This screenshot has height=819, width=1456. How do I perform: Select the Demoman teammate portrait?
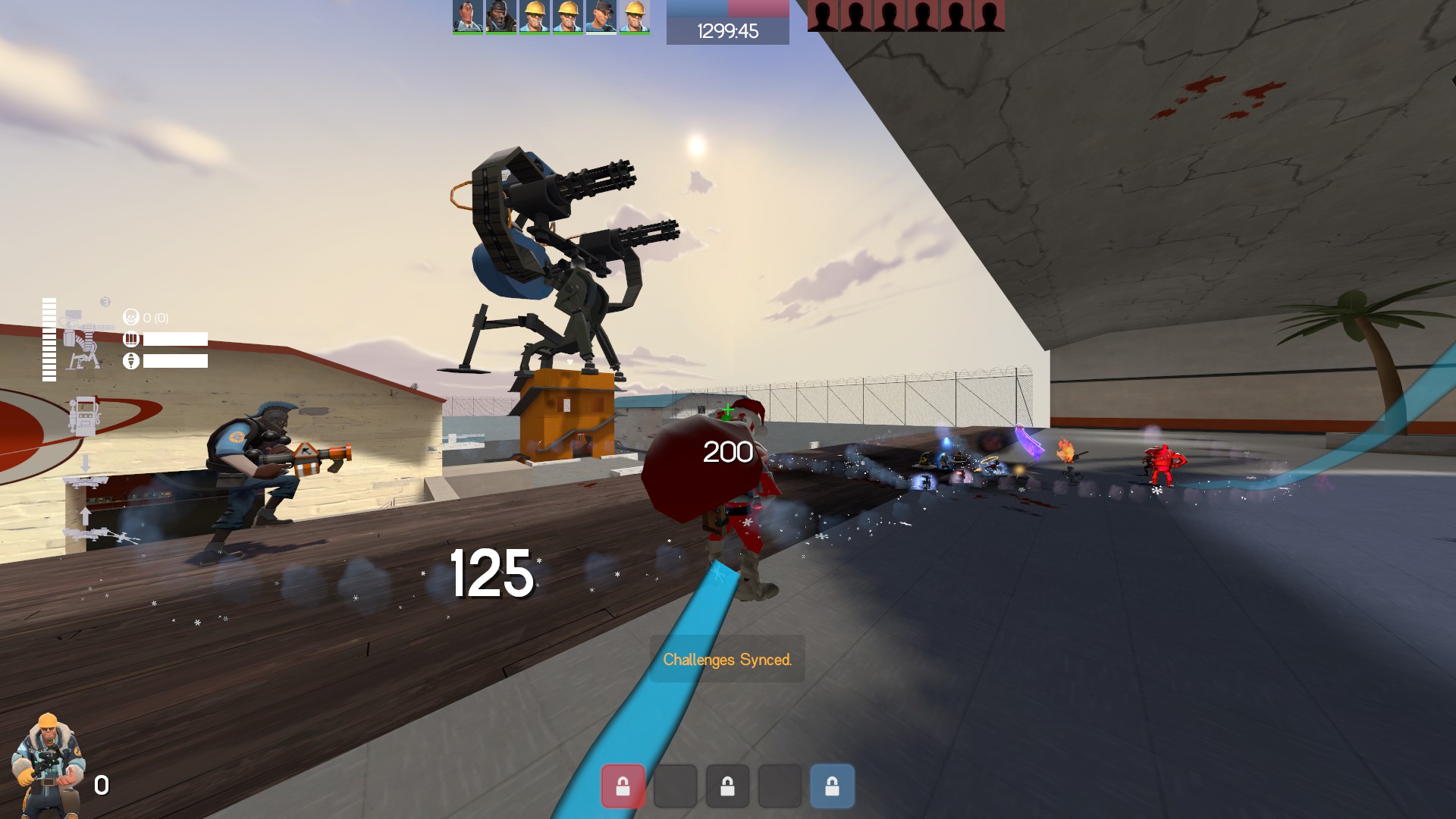501,17
